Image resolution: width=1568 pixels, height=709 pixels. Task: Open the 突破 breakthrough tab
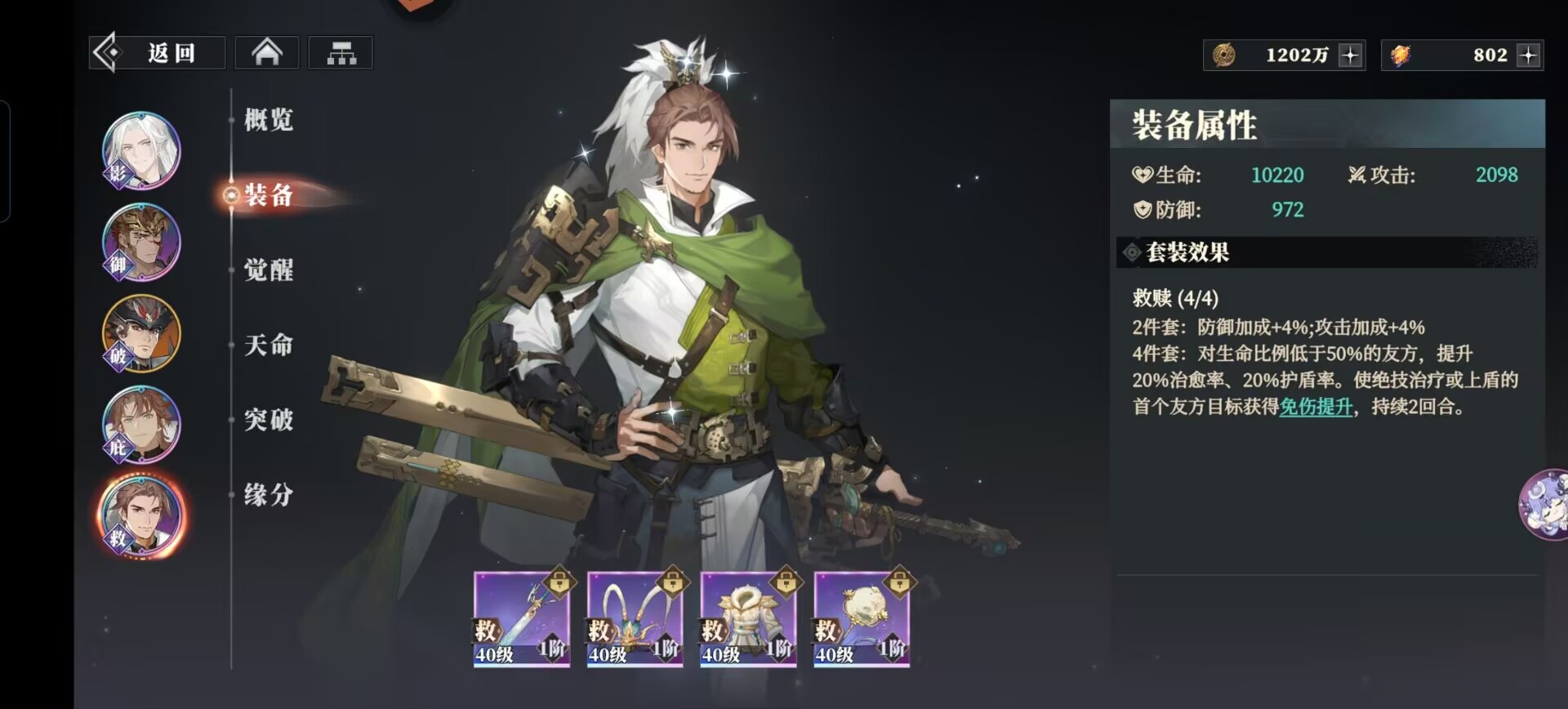coord(269,420)
